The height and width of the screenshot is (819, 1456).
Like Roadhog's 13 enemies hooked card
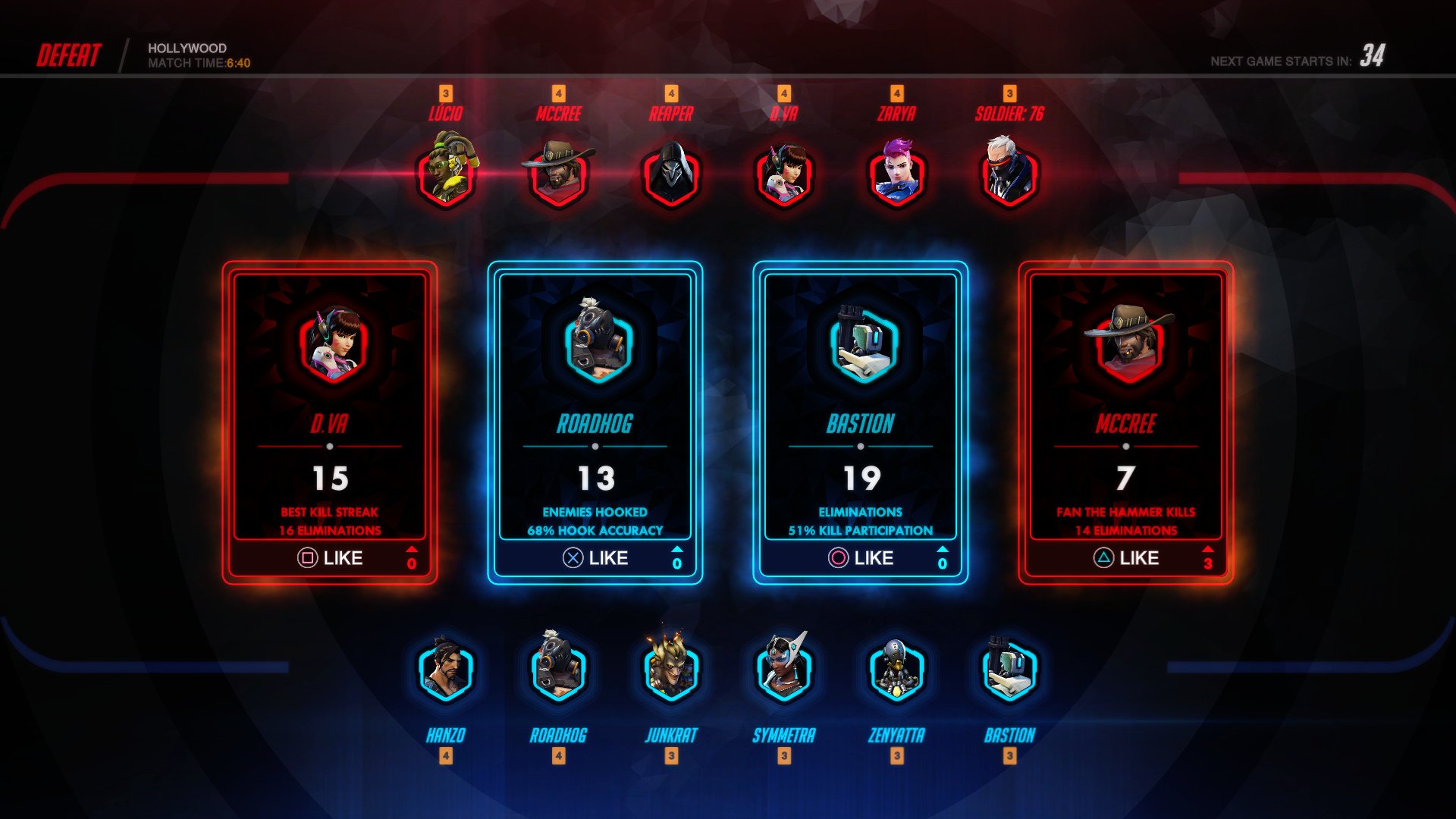595,559
